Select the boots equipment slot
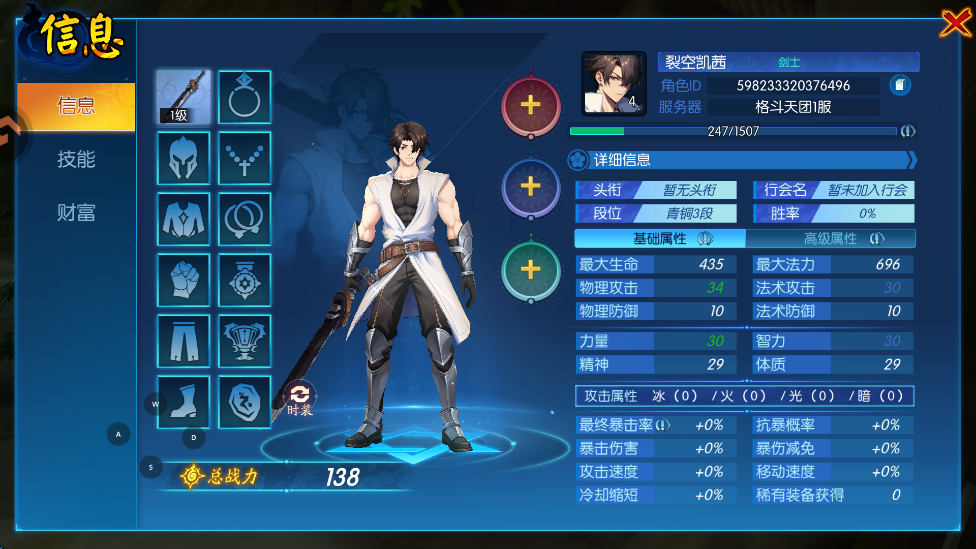Image resolution: width=976 pixels, height=549 pixels. (184, 402)
